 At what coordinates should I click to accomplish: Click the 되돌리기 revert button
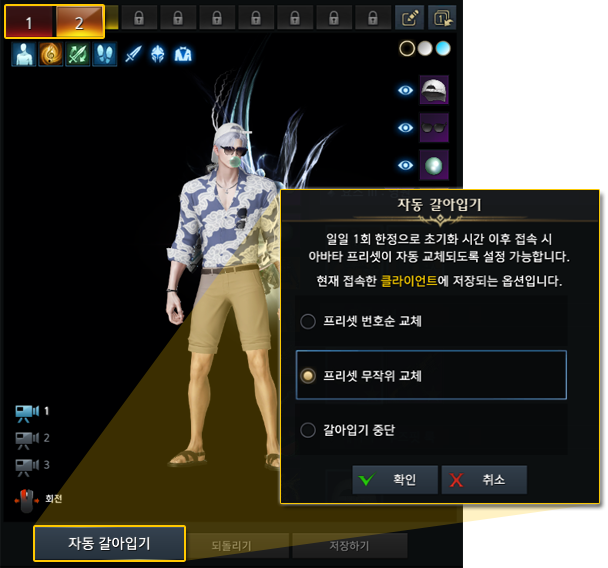(x=231, y=546)
